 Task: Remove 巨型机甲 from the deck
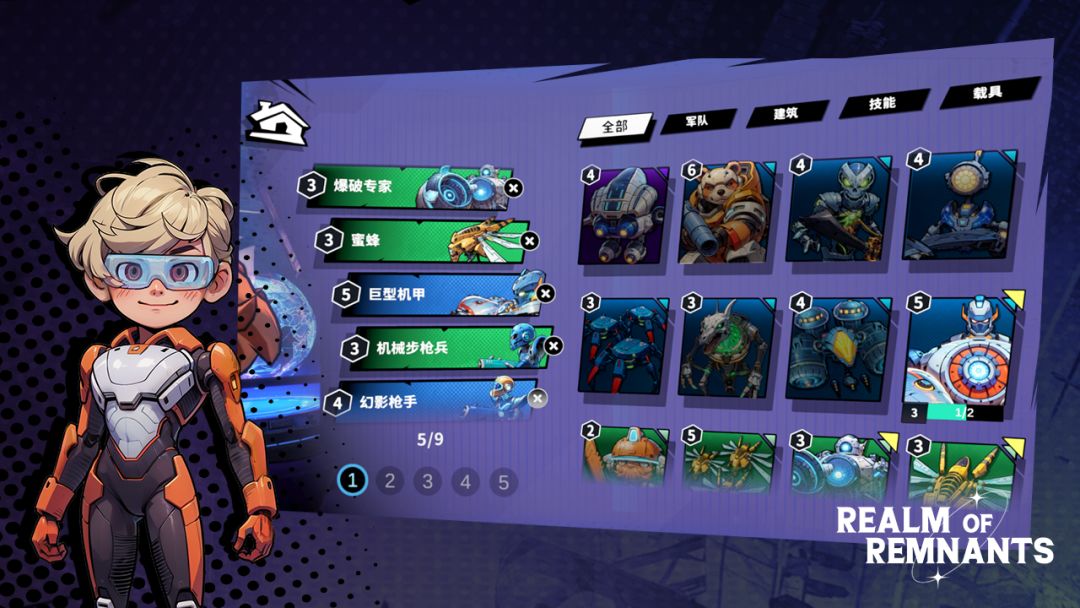tap(545, 293)
